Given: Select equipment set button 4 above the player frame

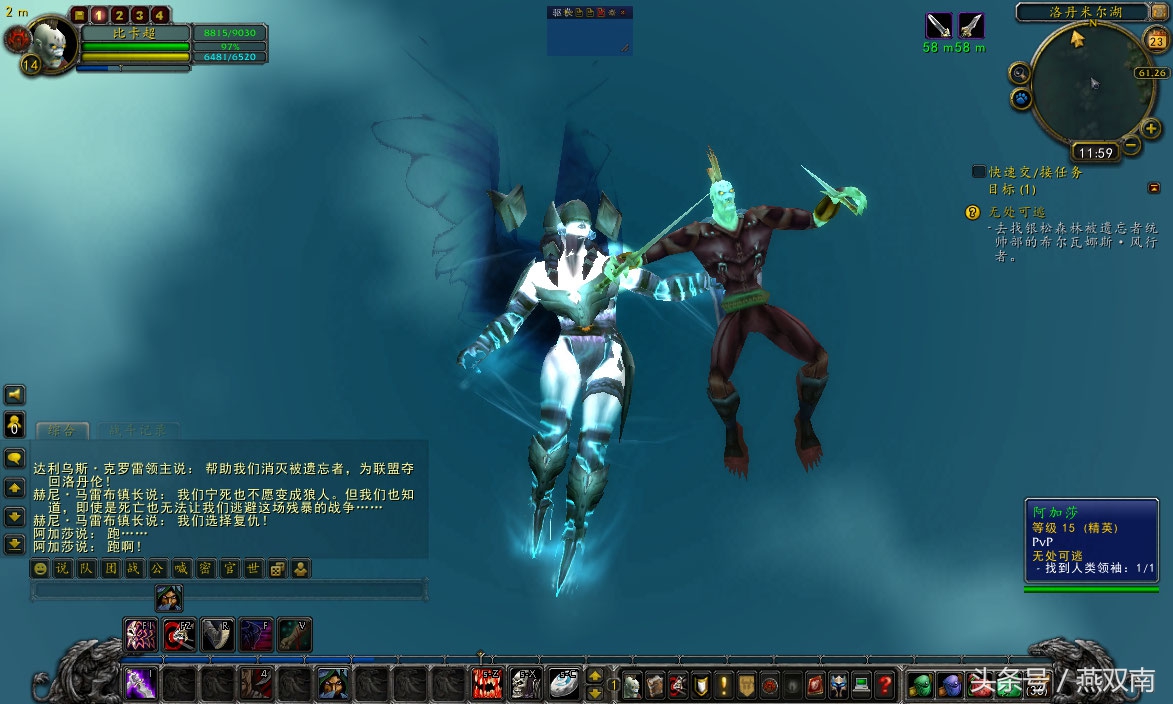Looking at the screenshot, I should (x=159, y=15).
